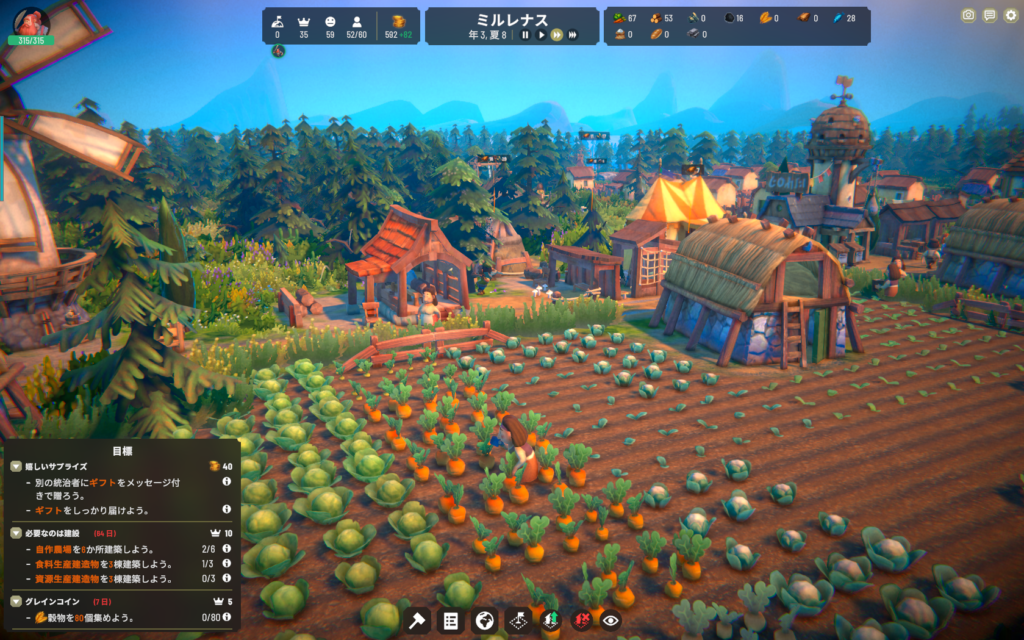This screenshot has width=1024, height=640.
Task: Select the flag territory tool
Action: coord(517,621)
